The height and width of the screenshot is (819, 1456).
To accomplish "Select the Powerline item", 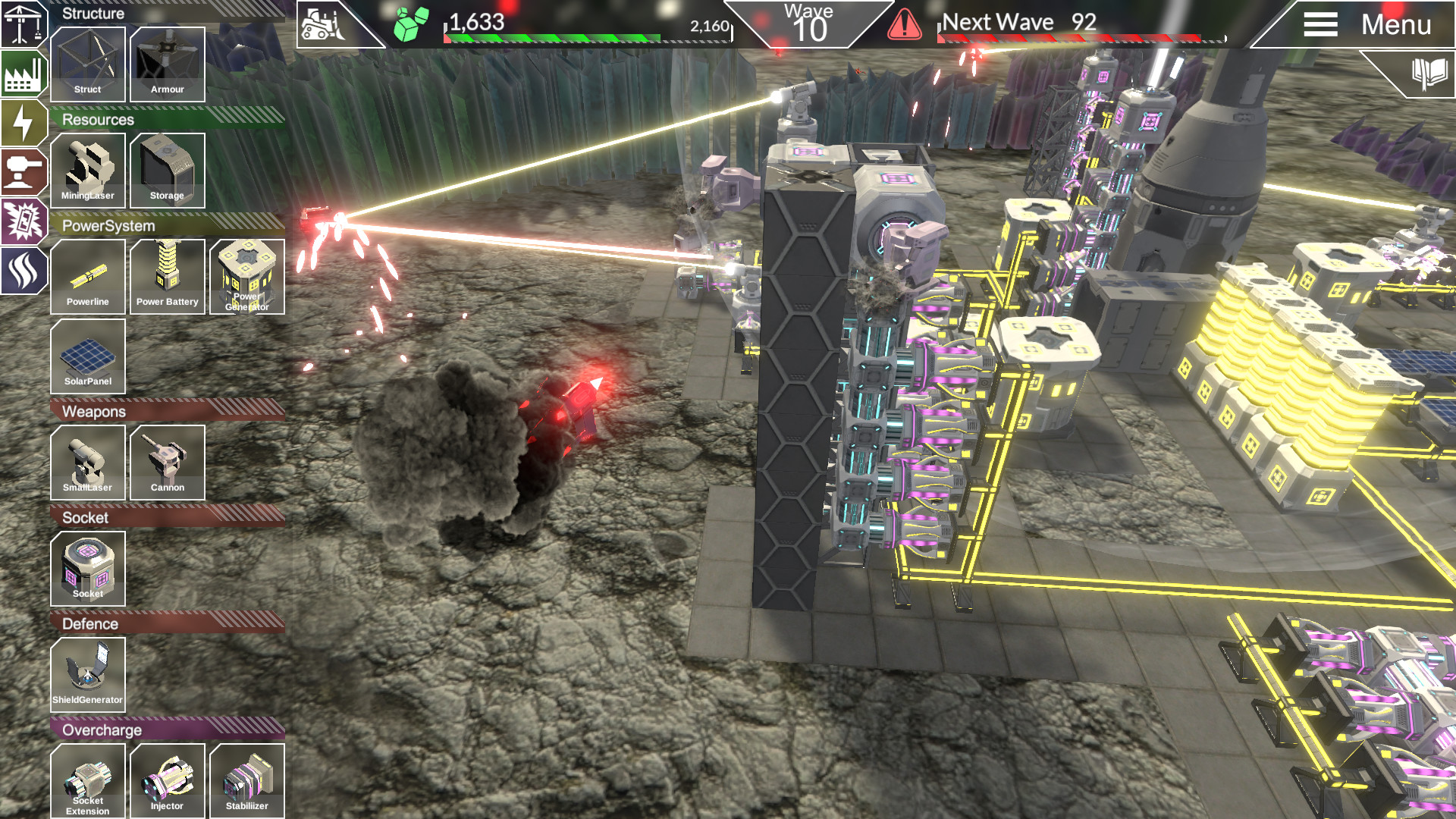I will pyautogui.click(x=88, y=277).
